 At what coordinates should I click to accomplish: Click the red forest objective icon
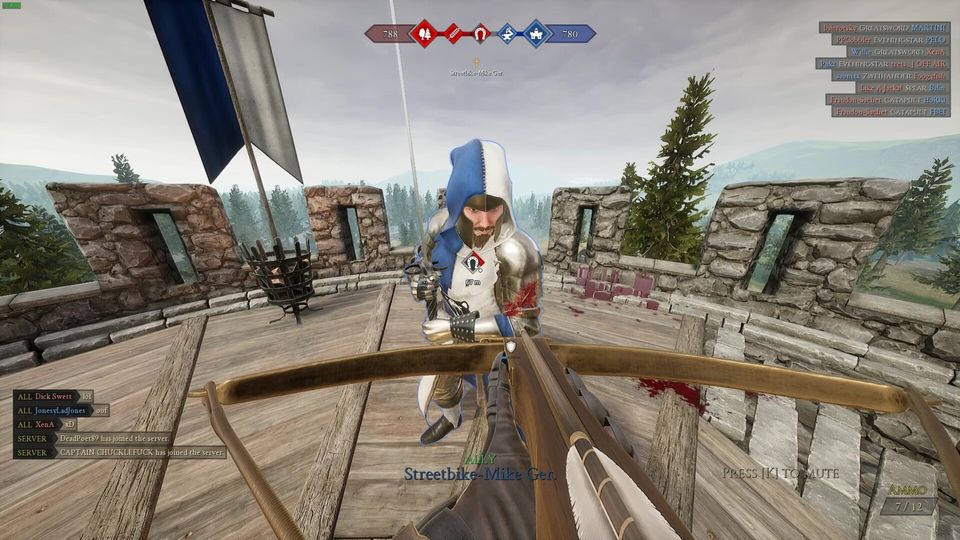point(424,34)
